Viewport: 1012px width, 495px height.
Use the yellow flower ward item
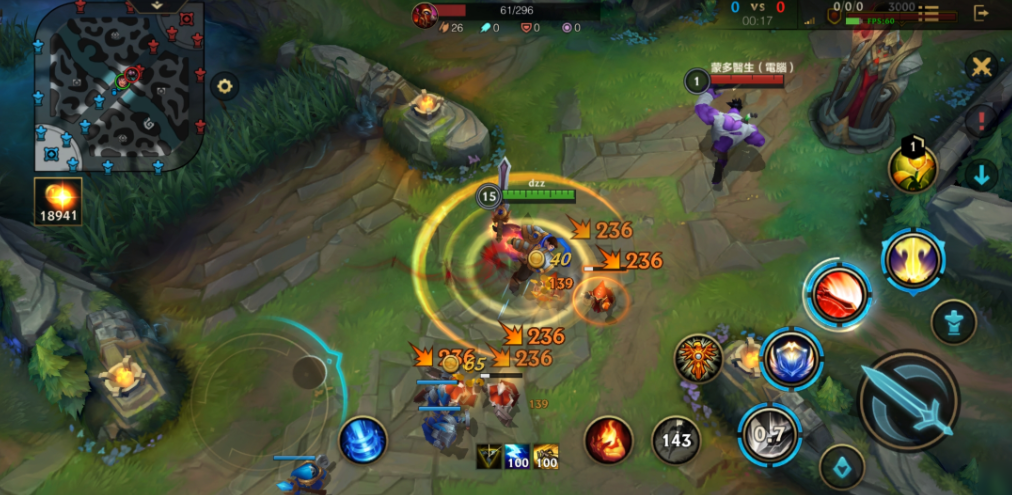(913, 167)
